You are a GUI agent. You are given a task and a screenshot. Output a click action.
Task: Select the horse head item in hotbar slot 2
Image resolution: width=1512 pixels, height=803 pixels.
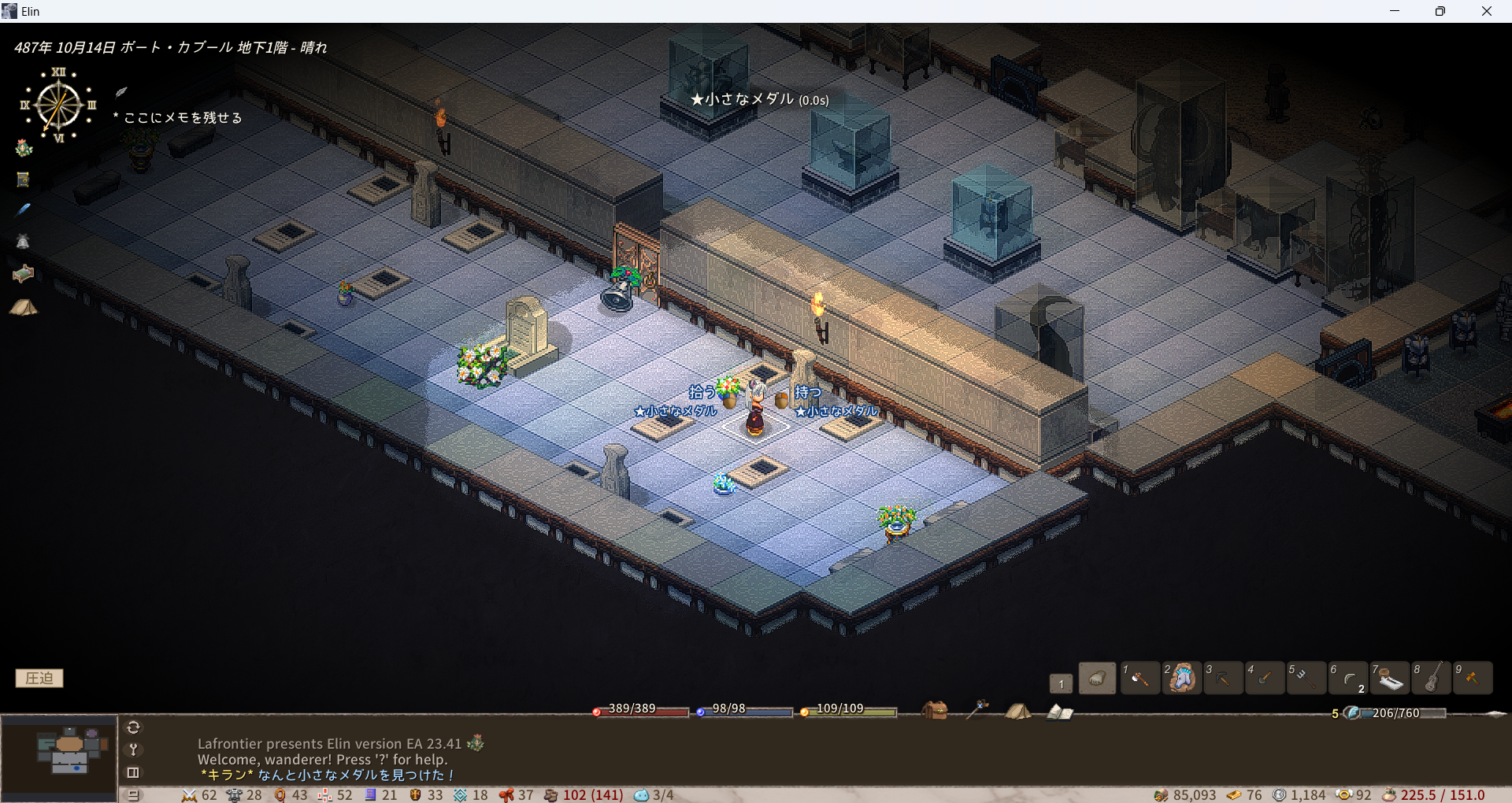tap(1181, 678)
